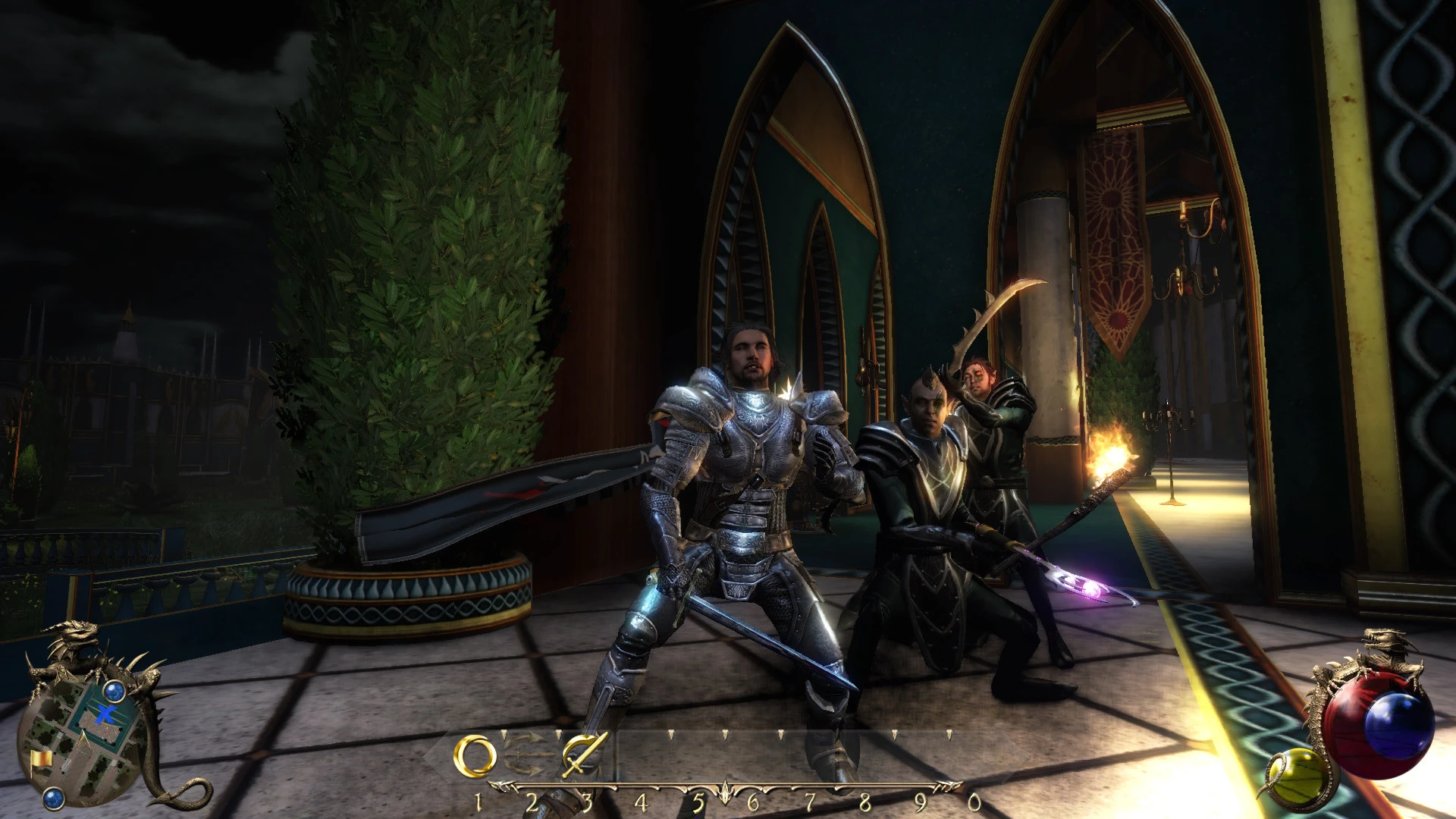Toggle the lower blue gem on the minimap frame
The height and width of the screenshot is (819, 1456).
pos(54,797)
